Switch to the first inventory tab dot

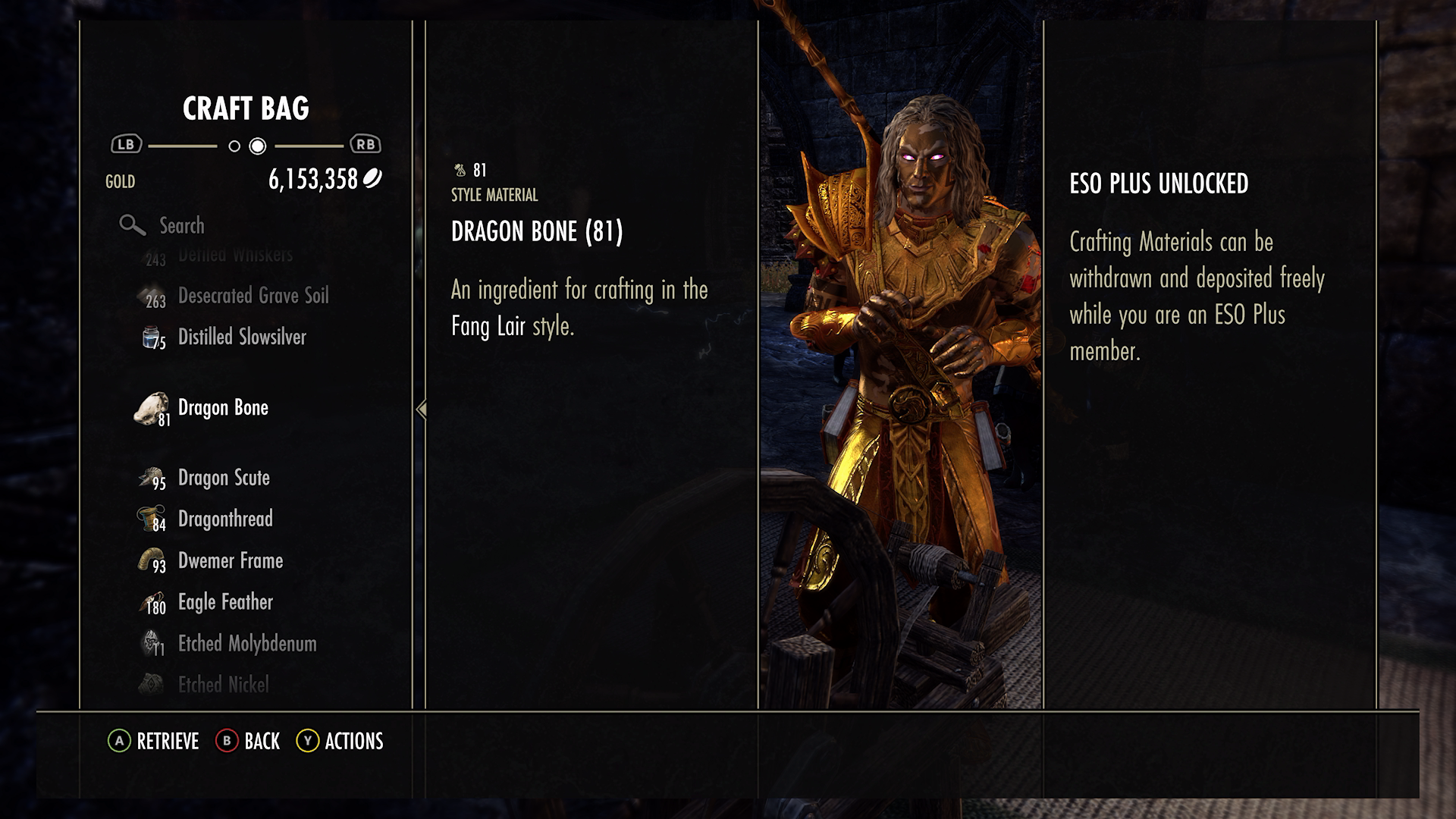[x=234, y=146]
